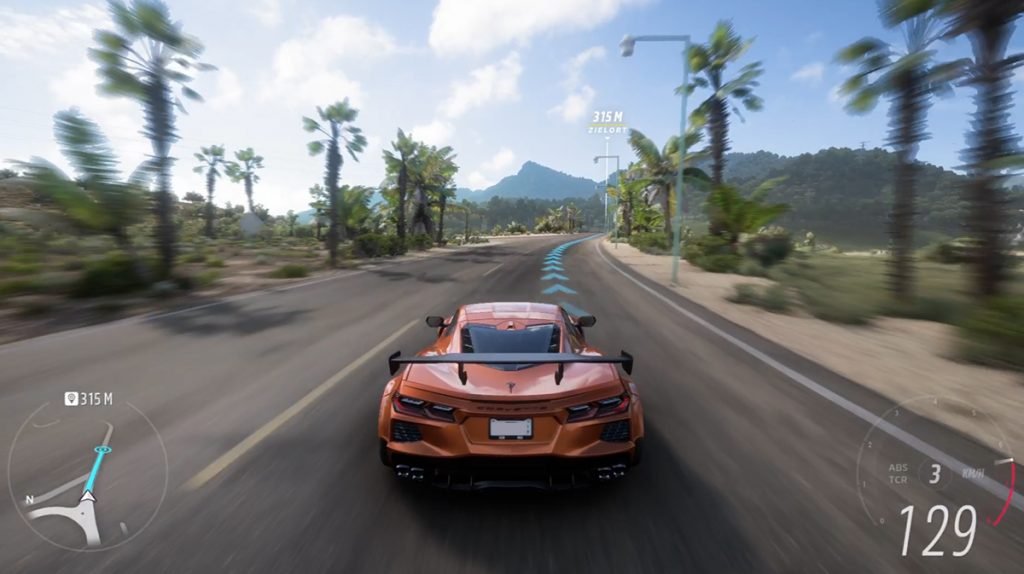Viewport: 1024px width, 574px height.
Task: Click the destination pin icon above the minimap
Action: [x=71, y=399]
